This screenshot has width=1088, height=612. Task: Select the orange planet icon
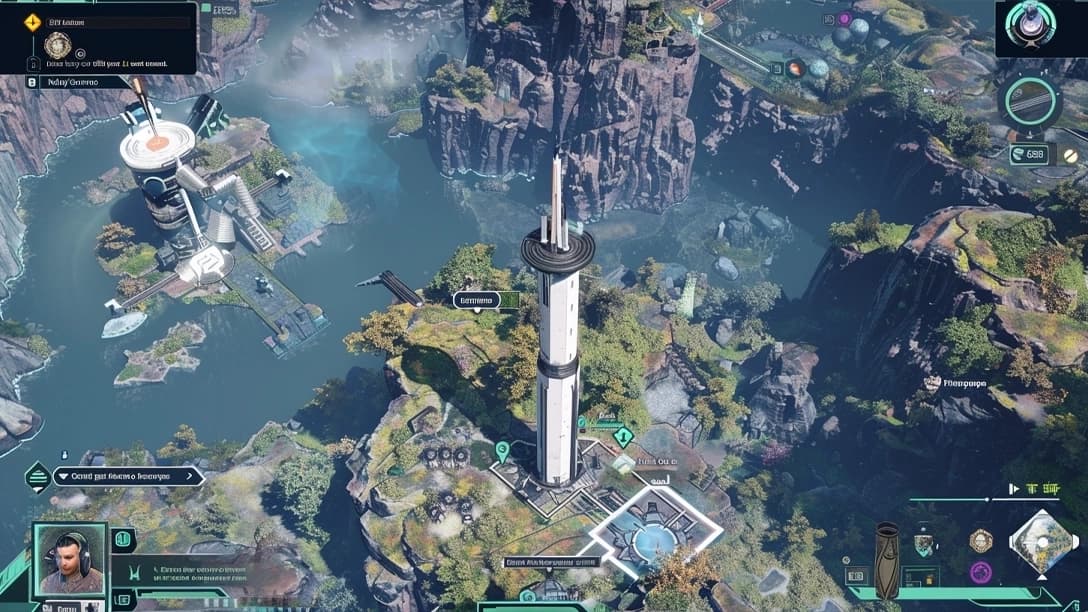(796, 69)
